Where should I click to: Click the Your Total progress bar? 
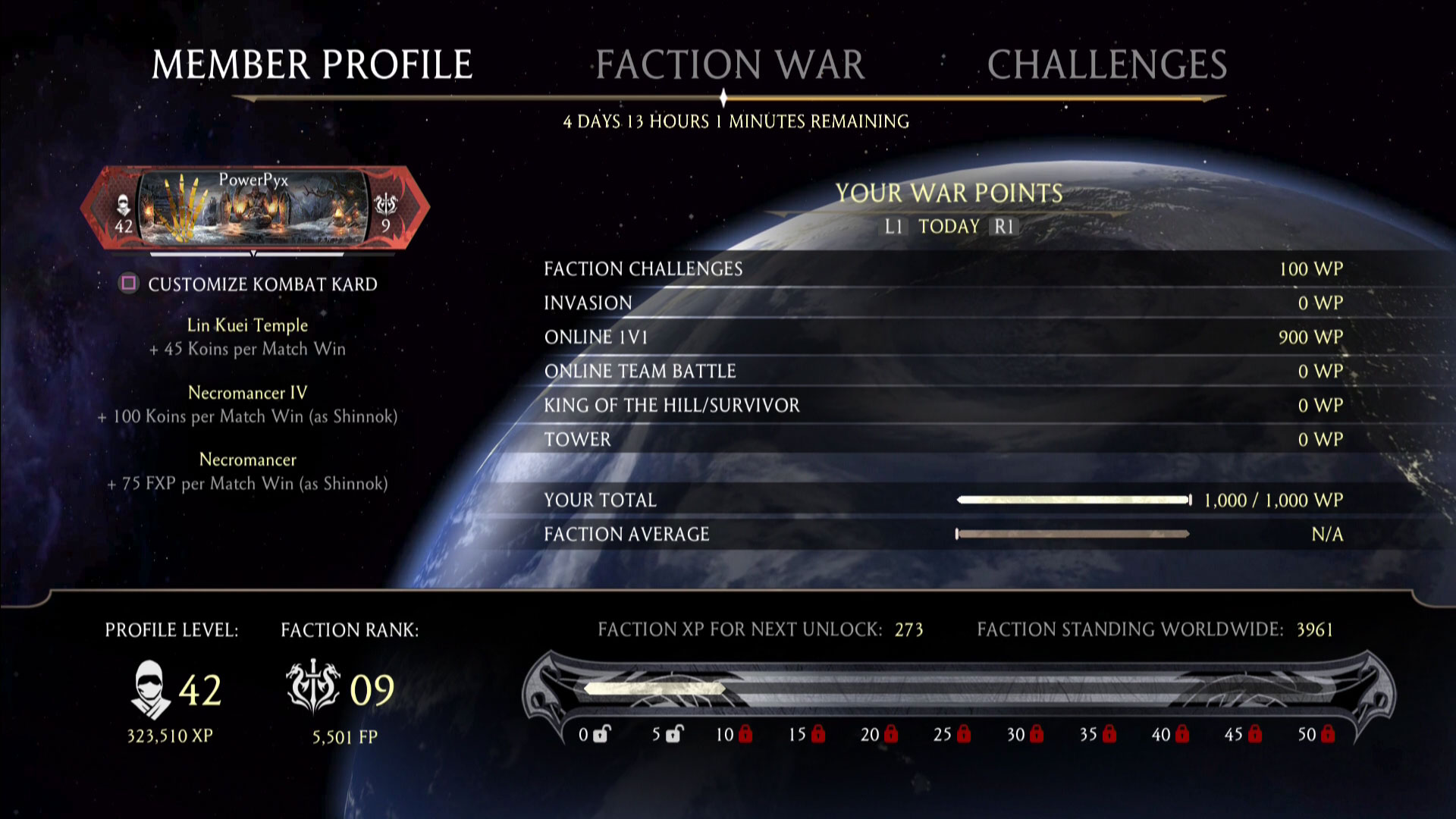click(x=1073, y=500)
